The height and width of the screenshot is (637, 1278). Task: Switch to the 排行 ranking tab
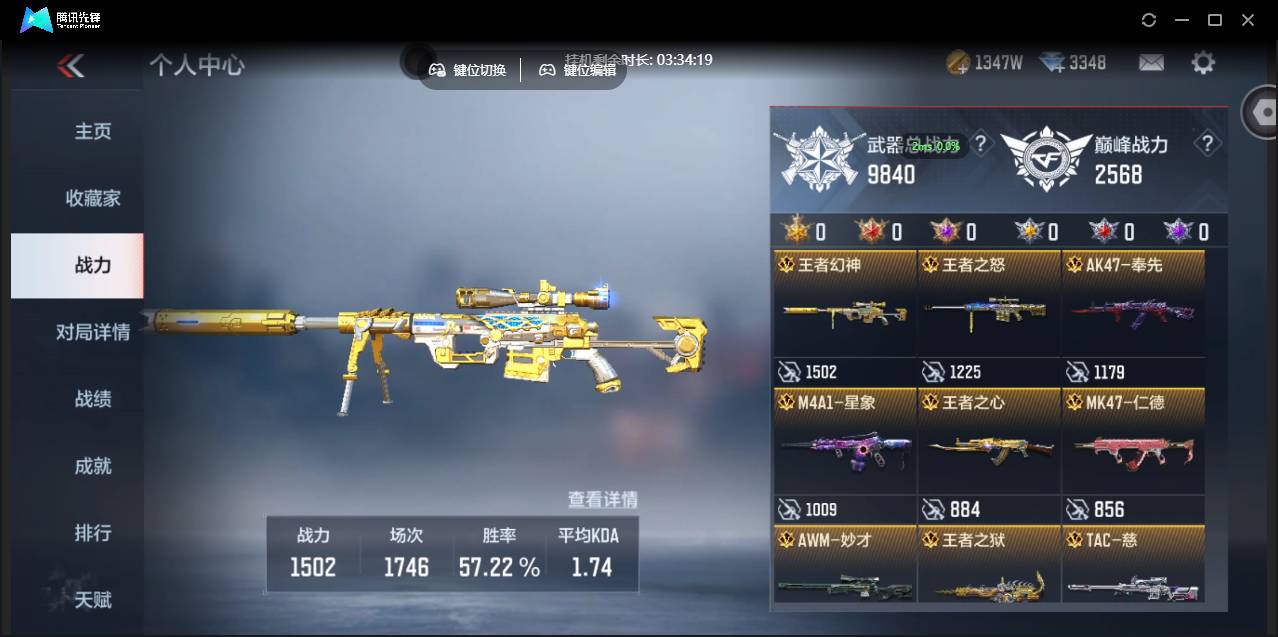pyautogui.click(x=93, y=533)
